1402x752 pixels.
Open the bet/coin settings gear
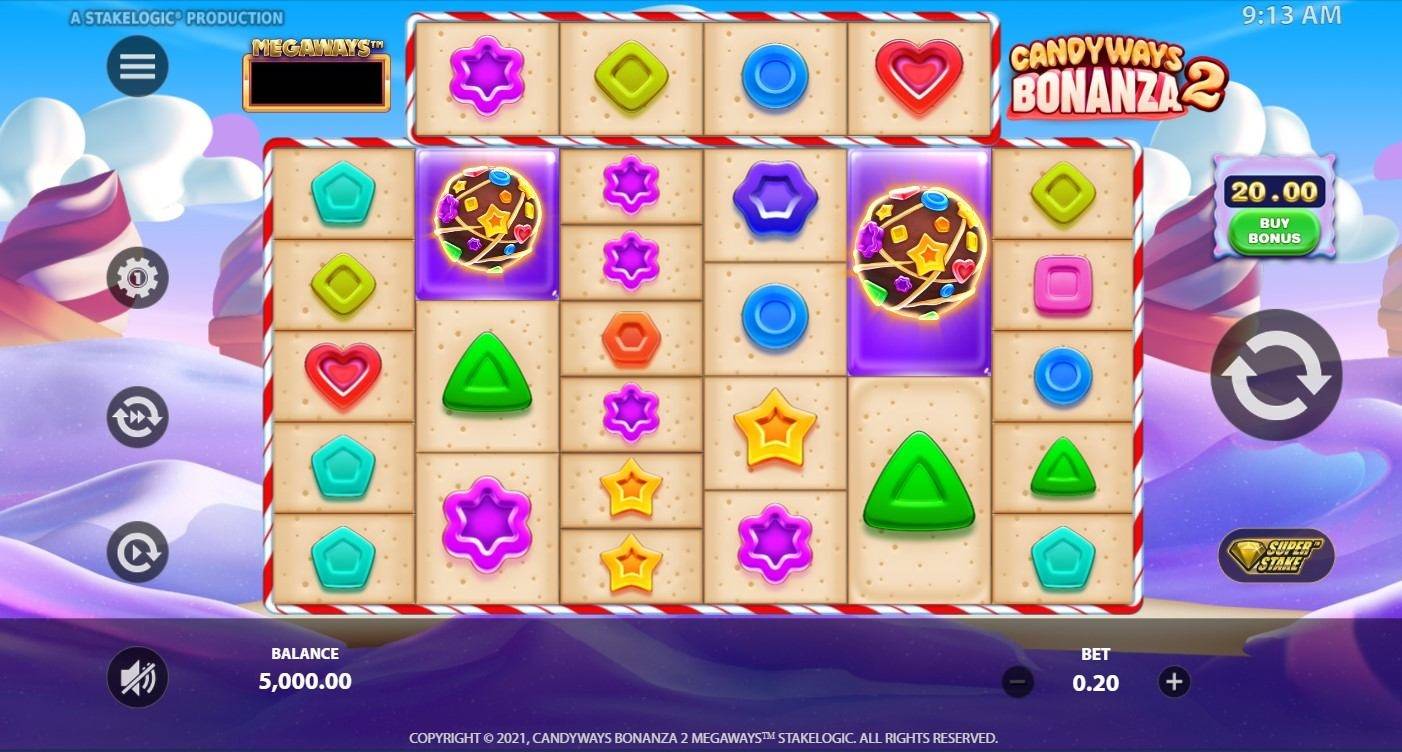137,277
